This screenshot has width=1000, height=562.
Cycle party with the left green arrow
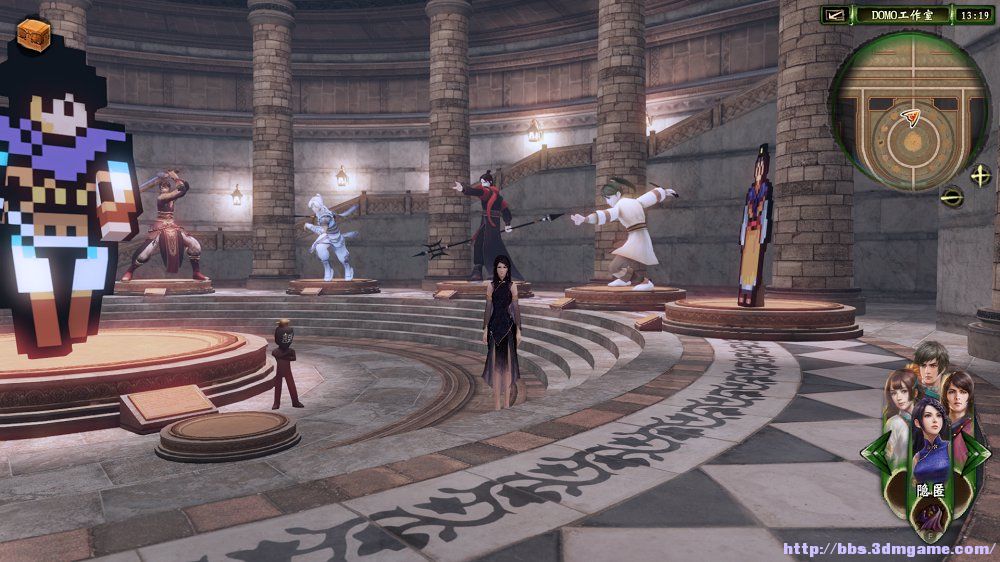[x=871, y=450]
